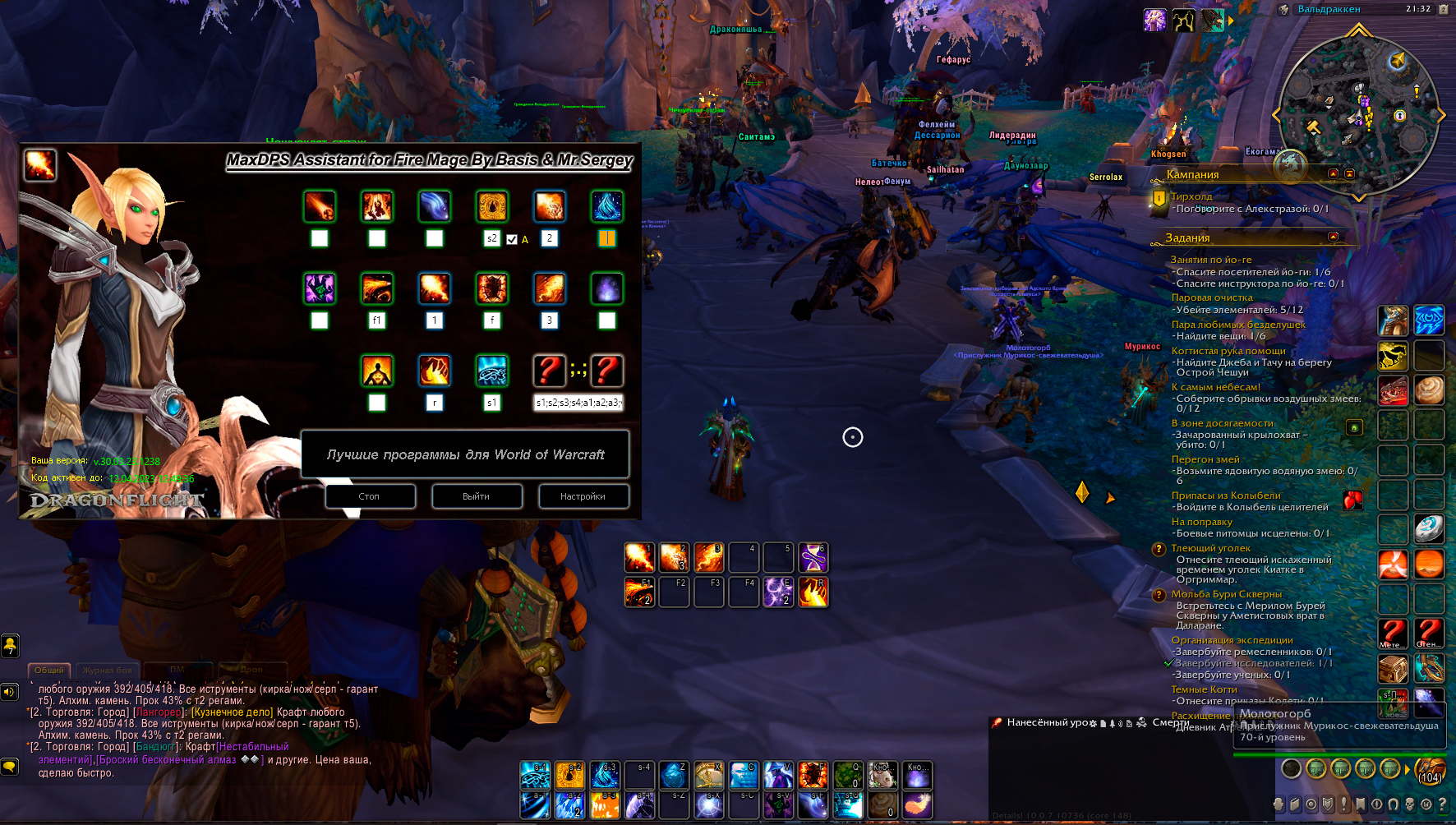
Task: Open the calendar button beside the clock
Action: (x=1443, y=9)
